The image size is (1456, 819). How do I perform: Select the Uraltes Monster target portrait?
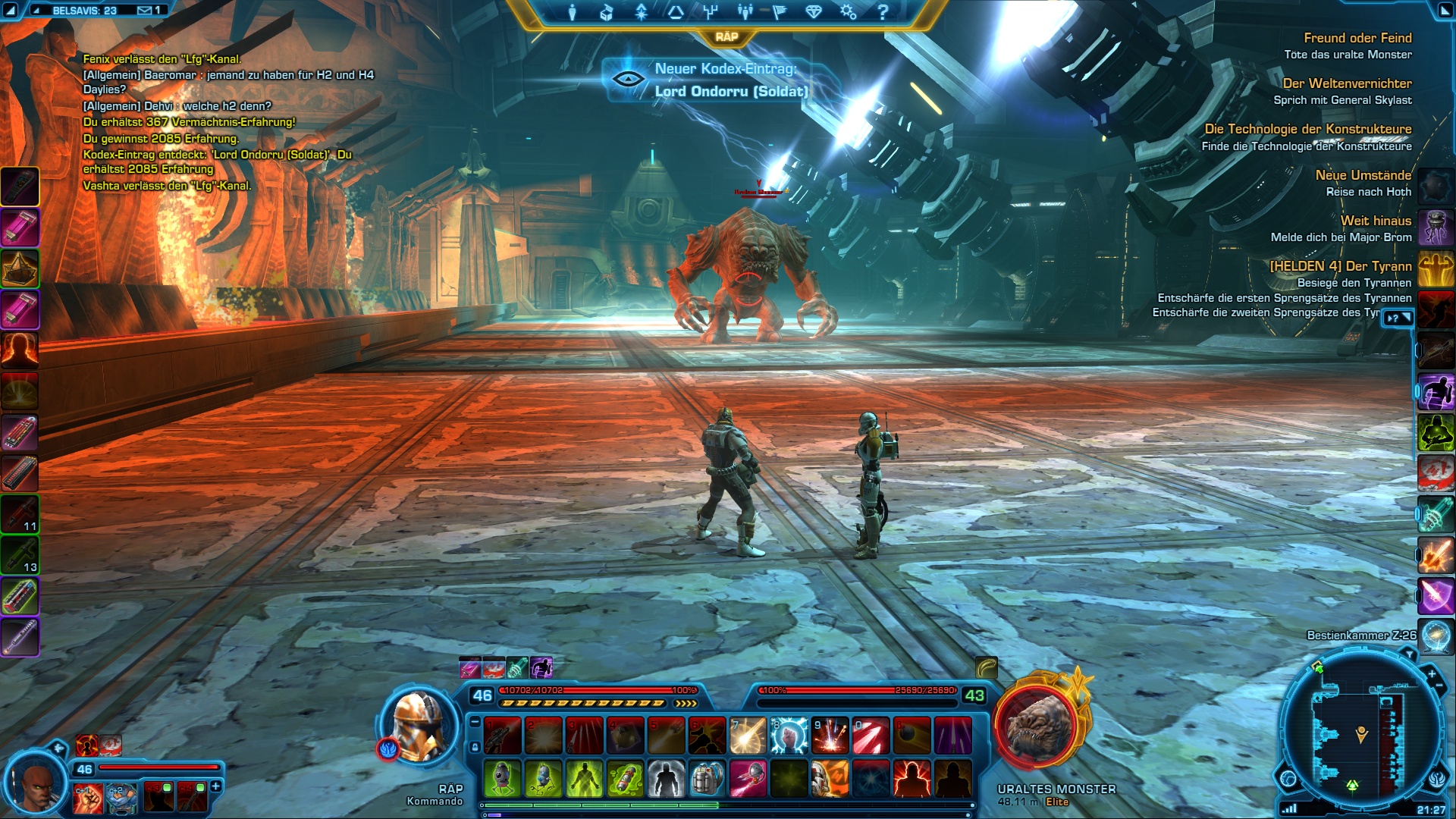coord(1037,724)
